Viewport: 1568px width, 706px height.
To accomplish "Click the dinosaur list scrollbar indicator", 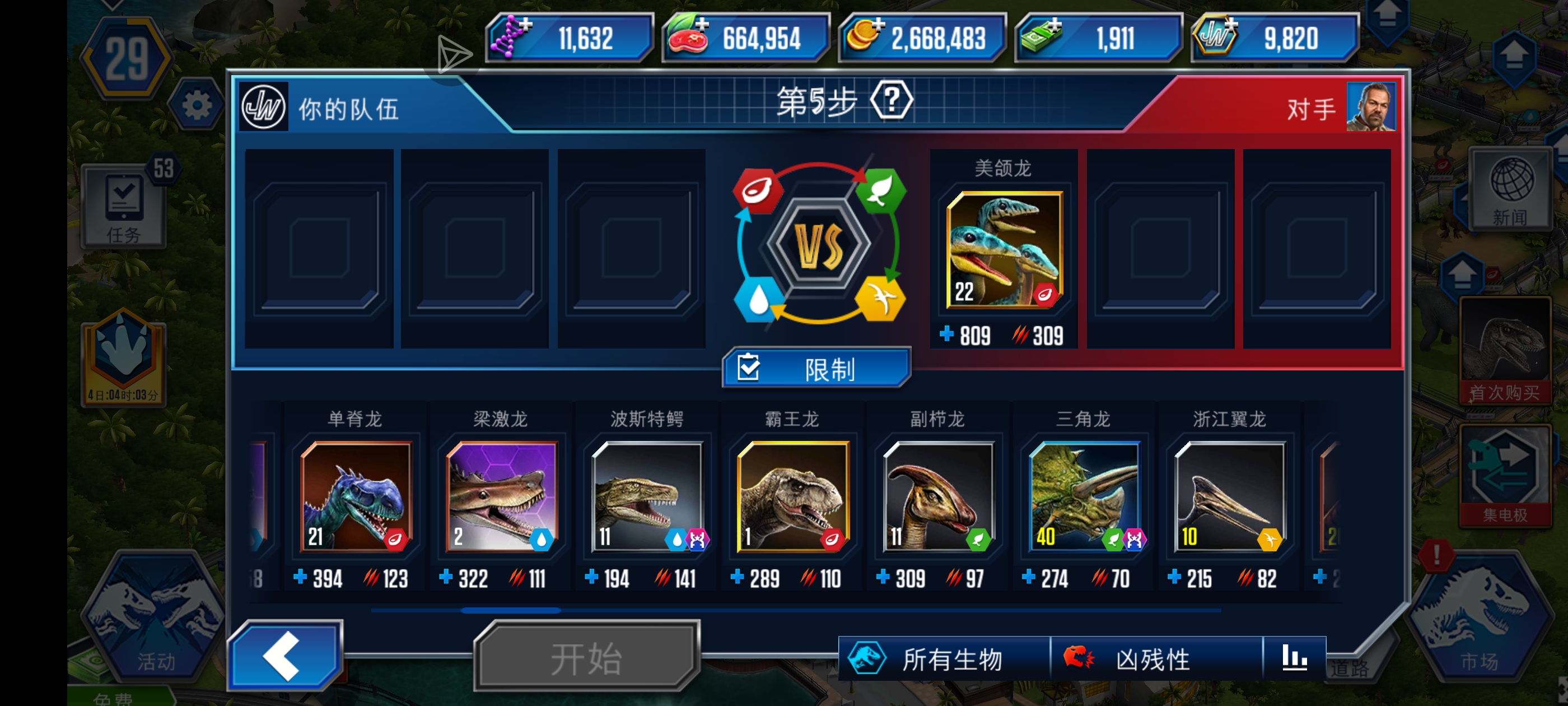I will point(511,610).
